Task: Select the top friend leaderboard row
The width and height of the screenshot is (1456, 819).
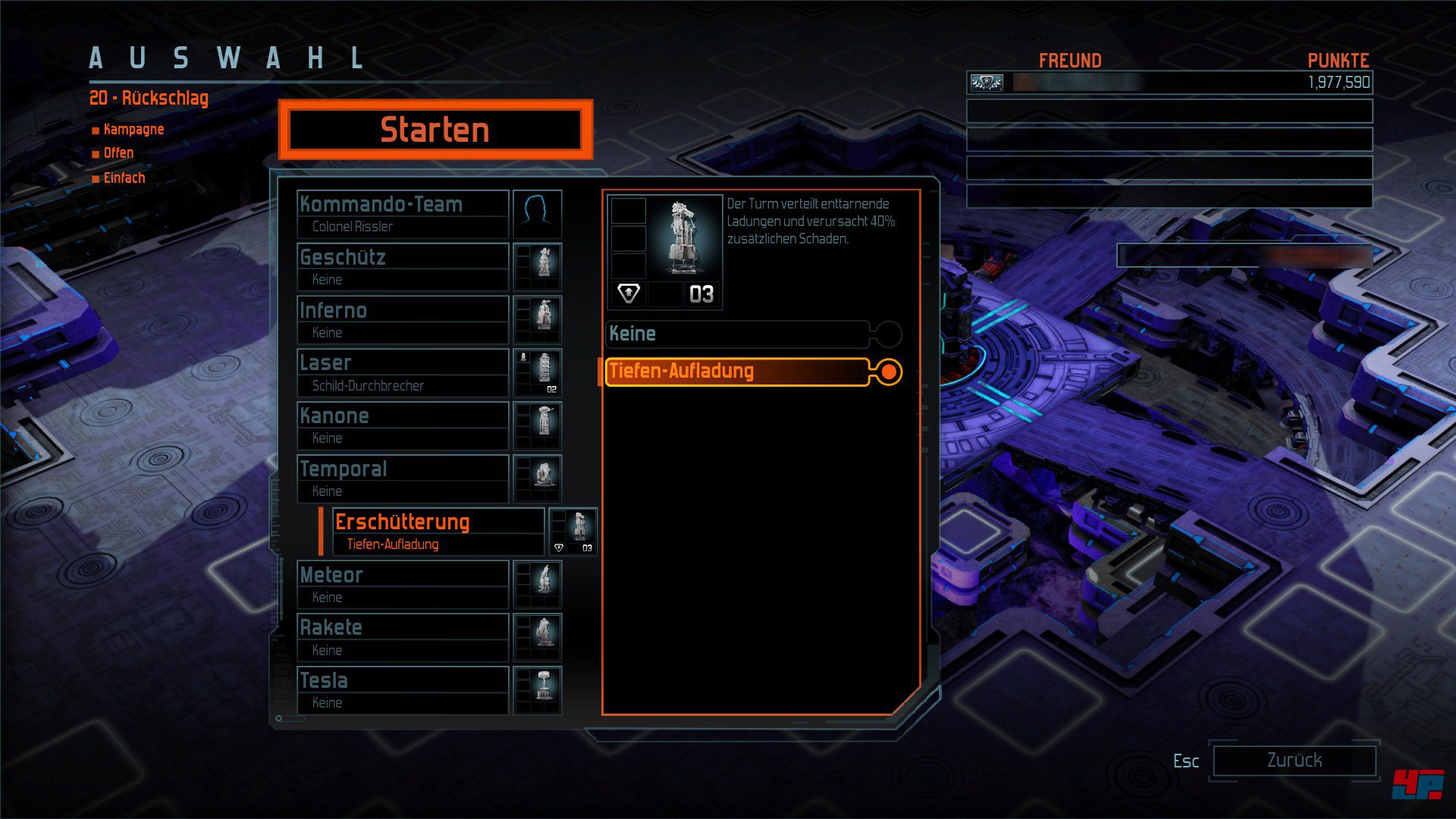Action: point(1169,83)
